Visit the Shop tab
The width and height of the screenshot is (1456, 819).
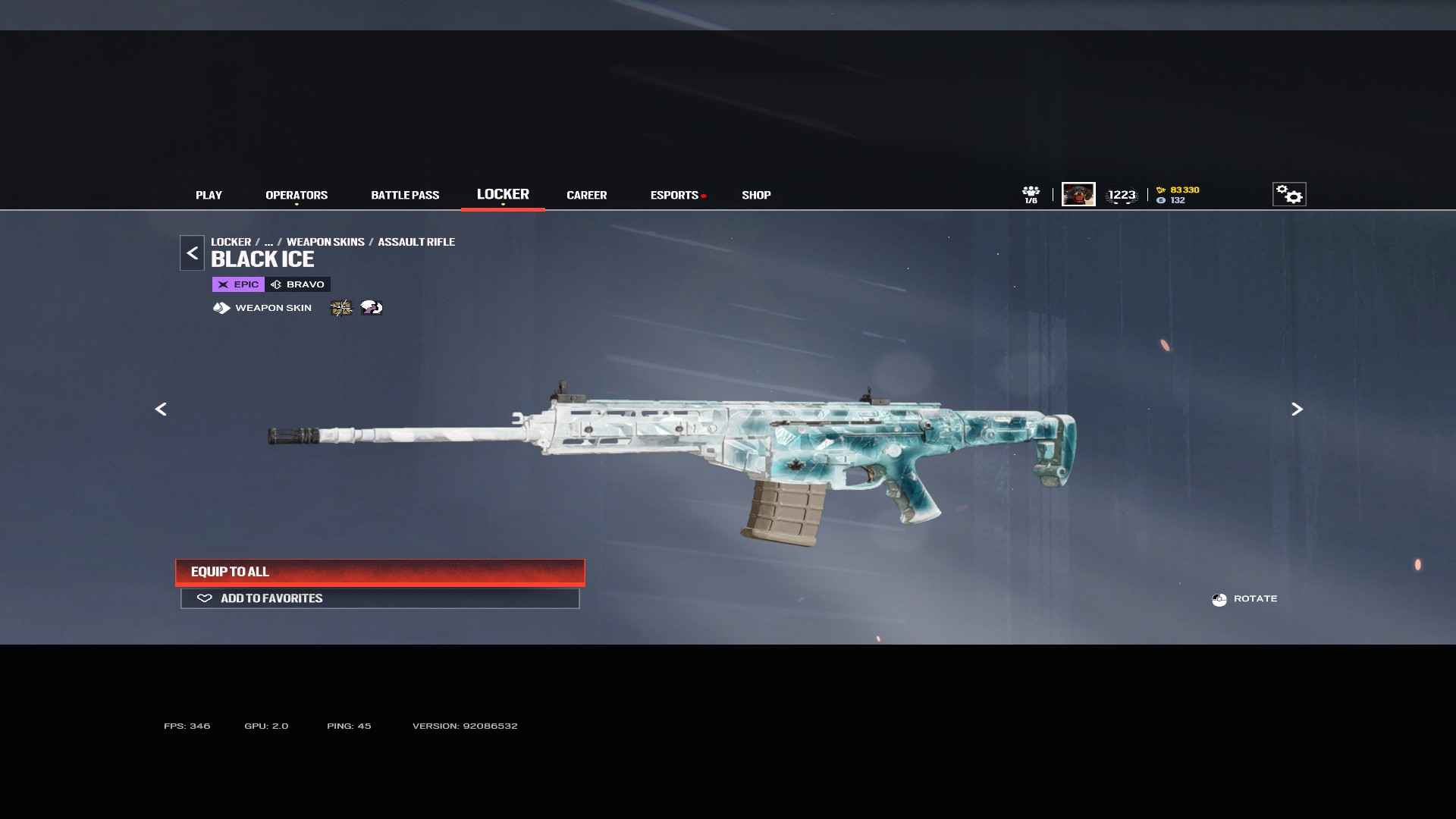(756, 195)
